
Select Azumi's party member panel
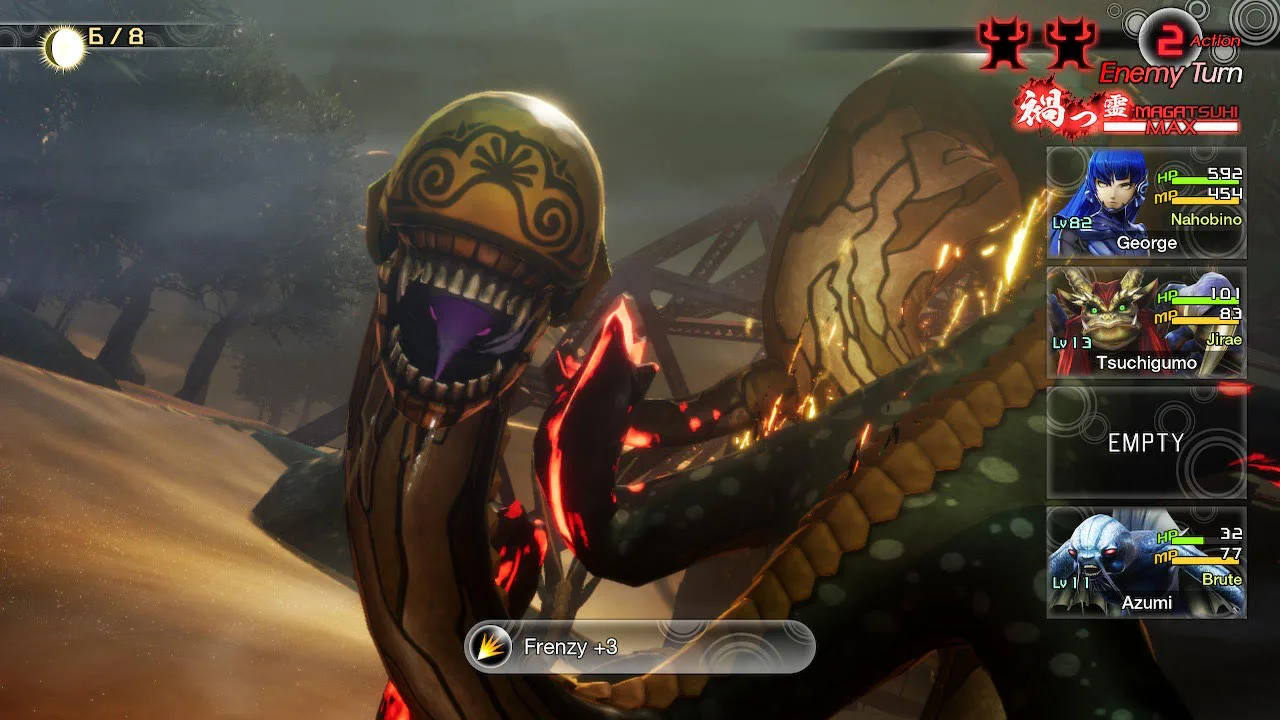point(1146,562)
